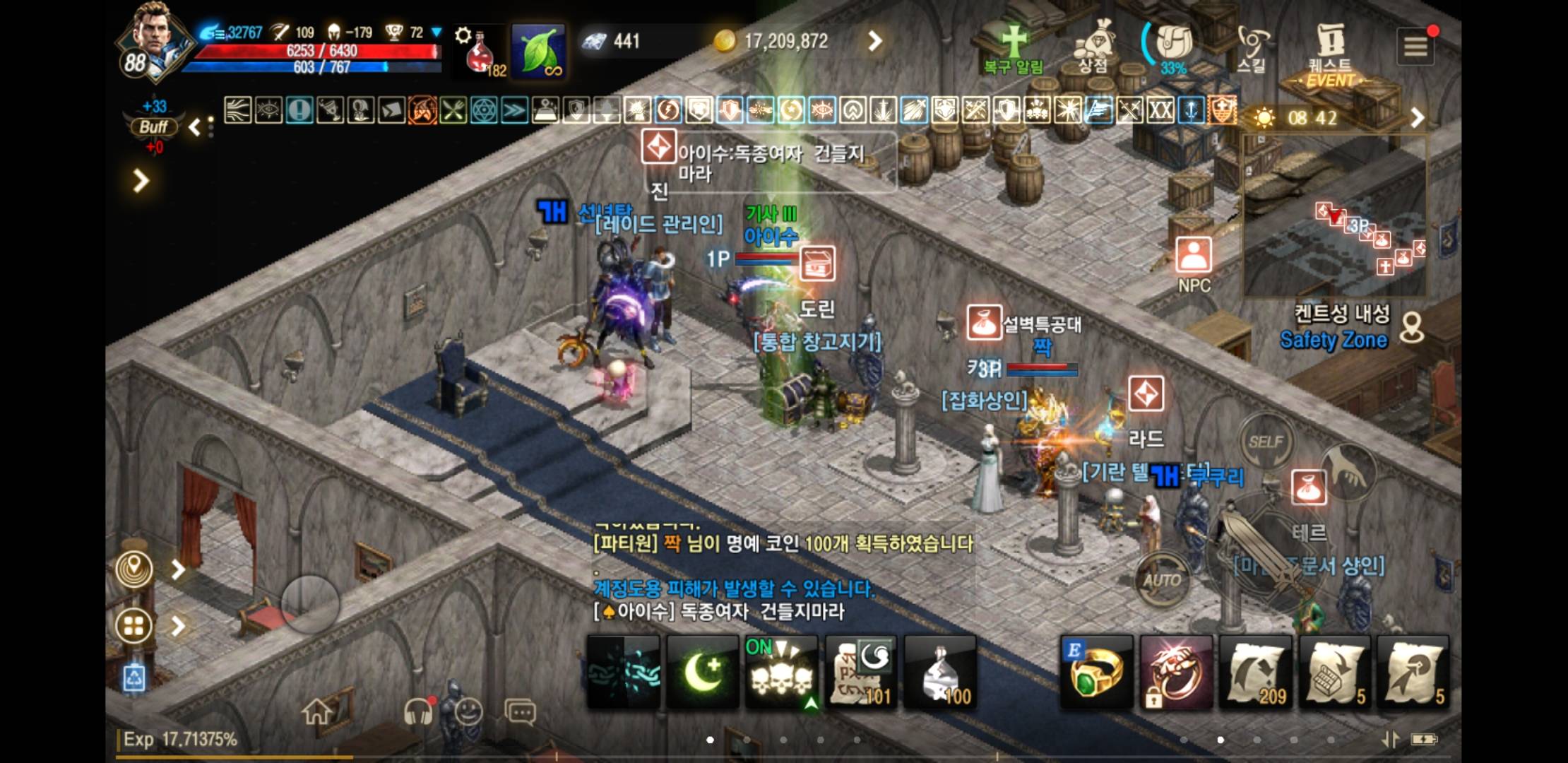Click the green 복구 알림 cross icon

1014,42
